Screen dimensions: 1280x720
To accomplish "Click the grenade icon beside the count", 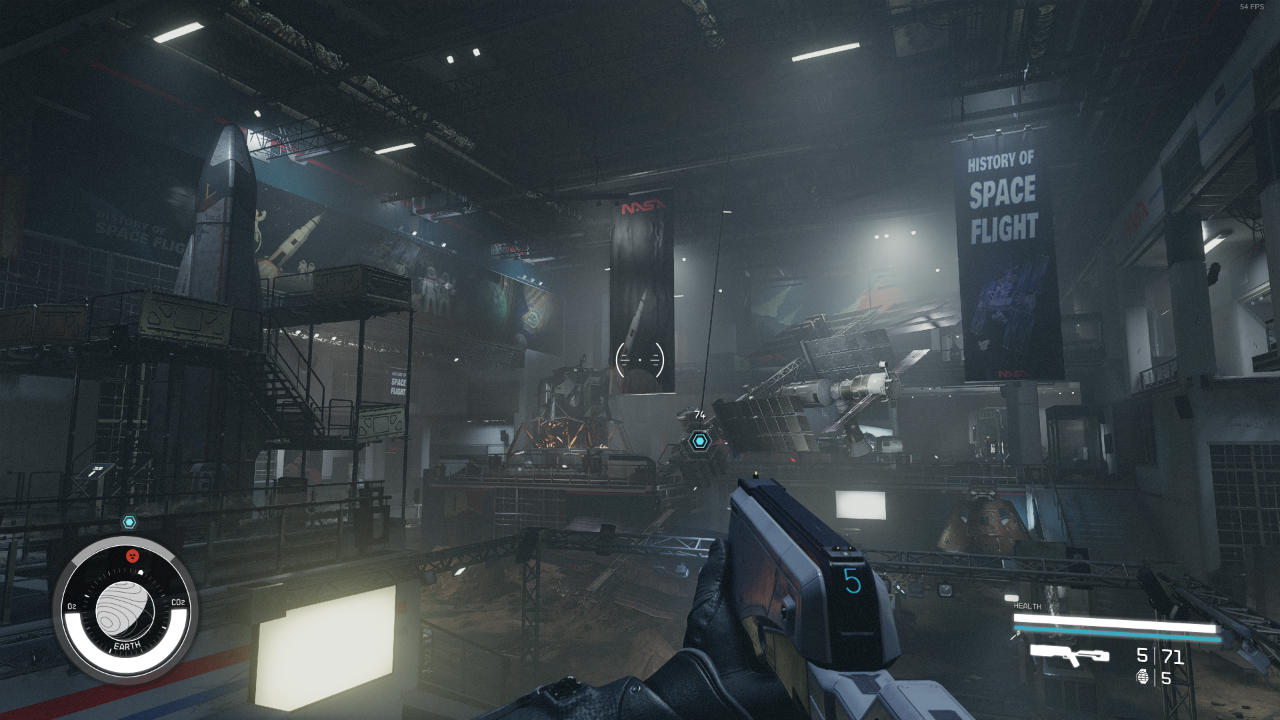I will (x=1143, y=677).
